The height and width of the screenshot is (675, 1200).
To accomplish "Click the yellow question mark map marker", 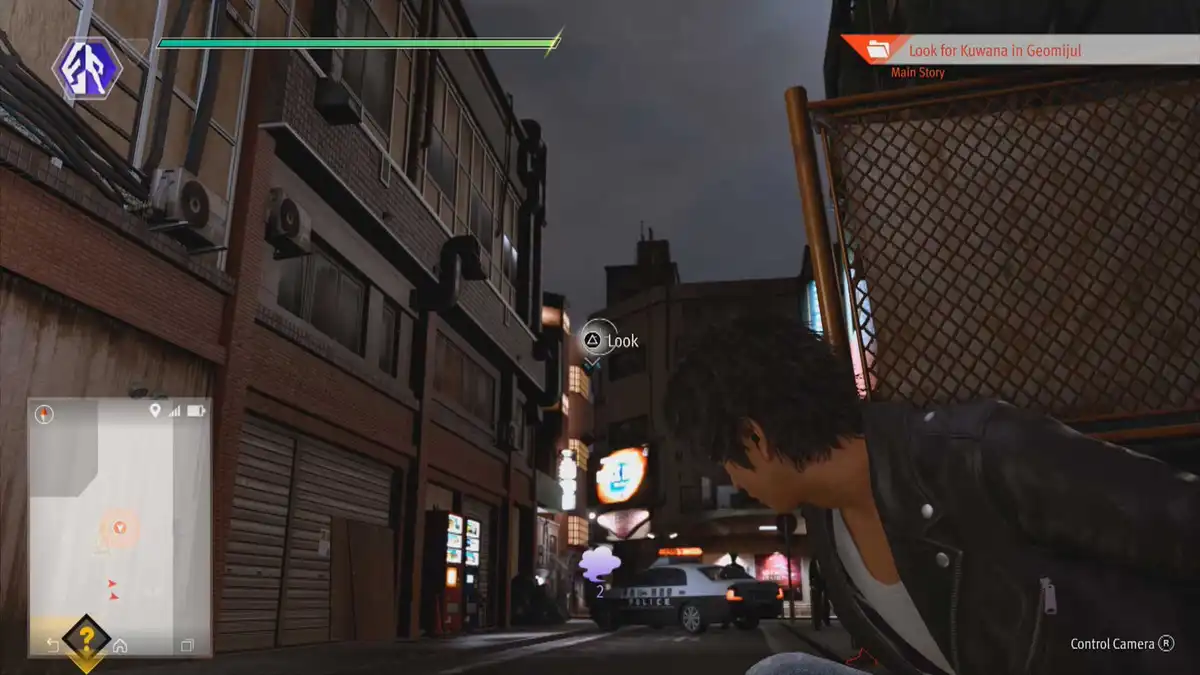I will pos(87,638).
